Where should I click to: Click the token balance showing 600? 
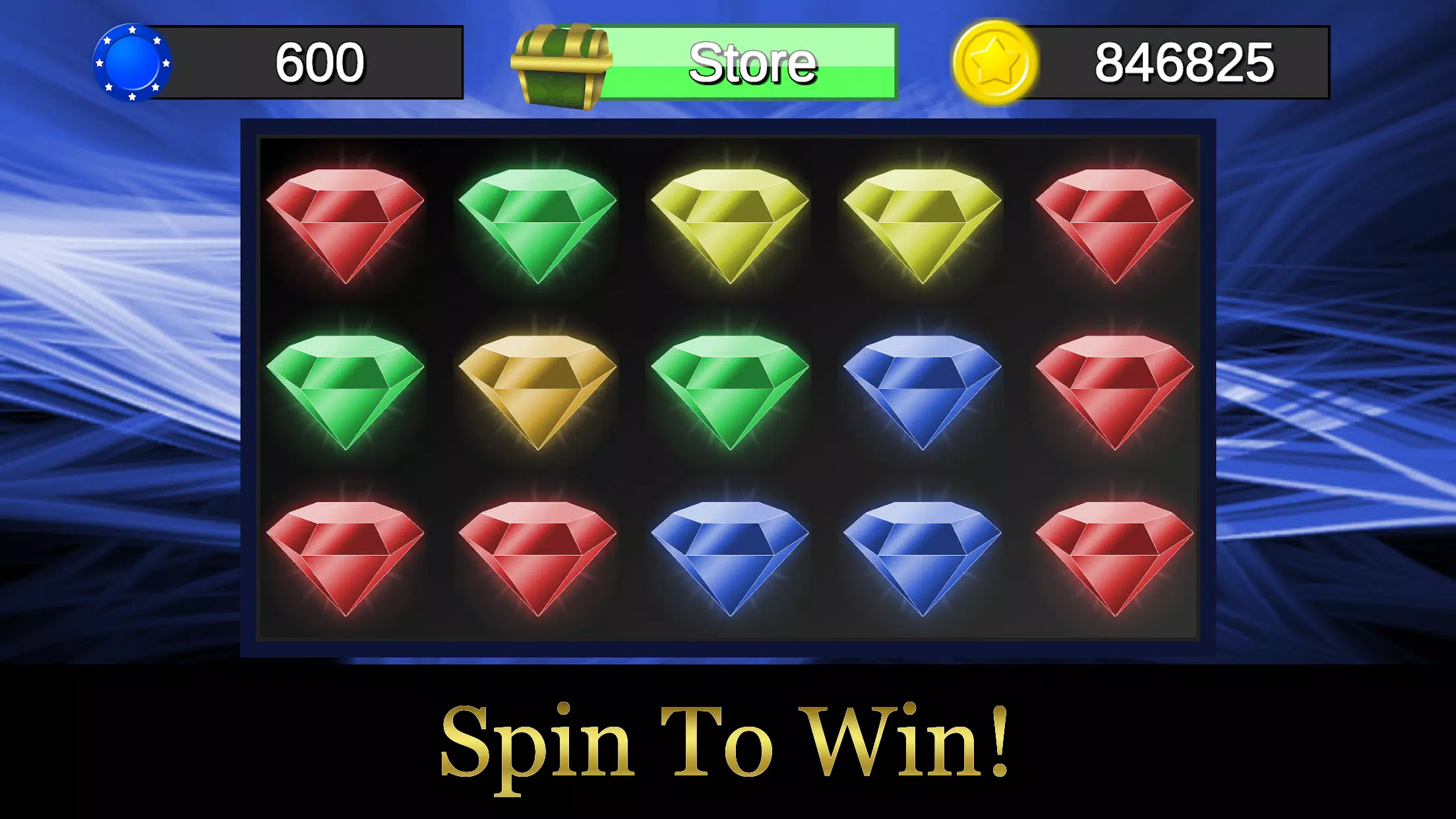pos(317,63)
